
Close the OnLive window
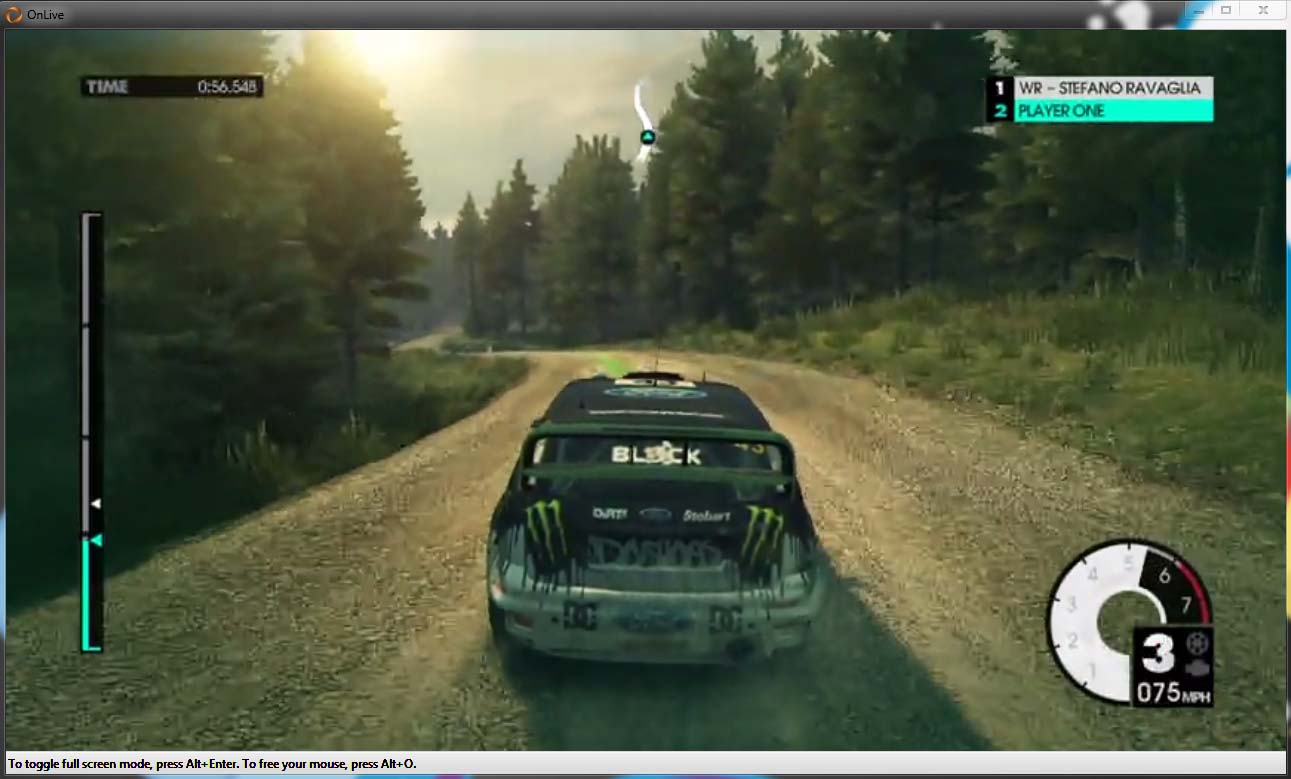pos(1262,10)
